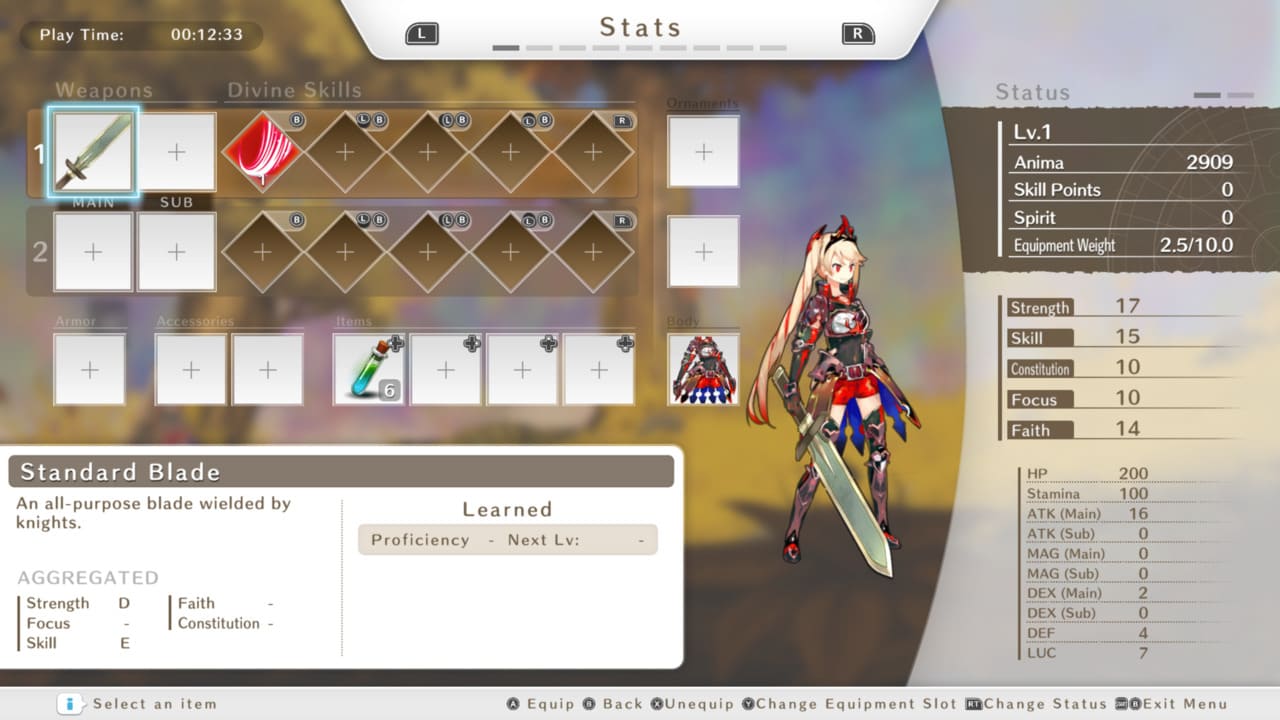Viewport: 1280px width, 720px height.
Task: Select the green potion item slot
Action: pyautogui.click(x=369, y=369)
